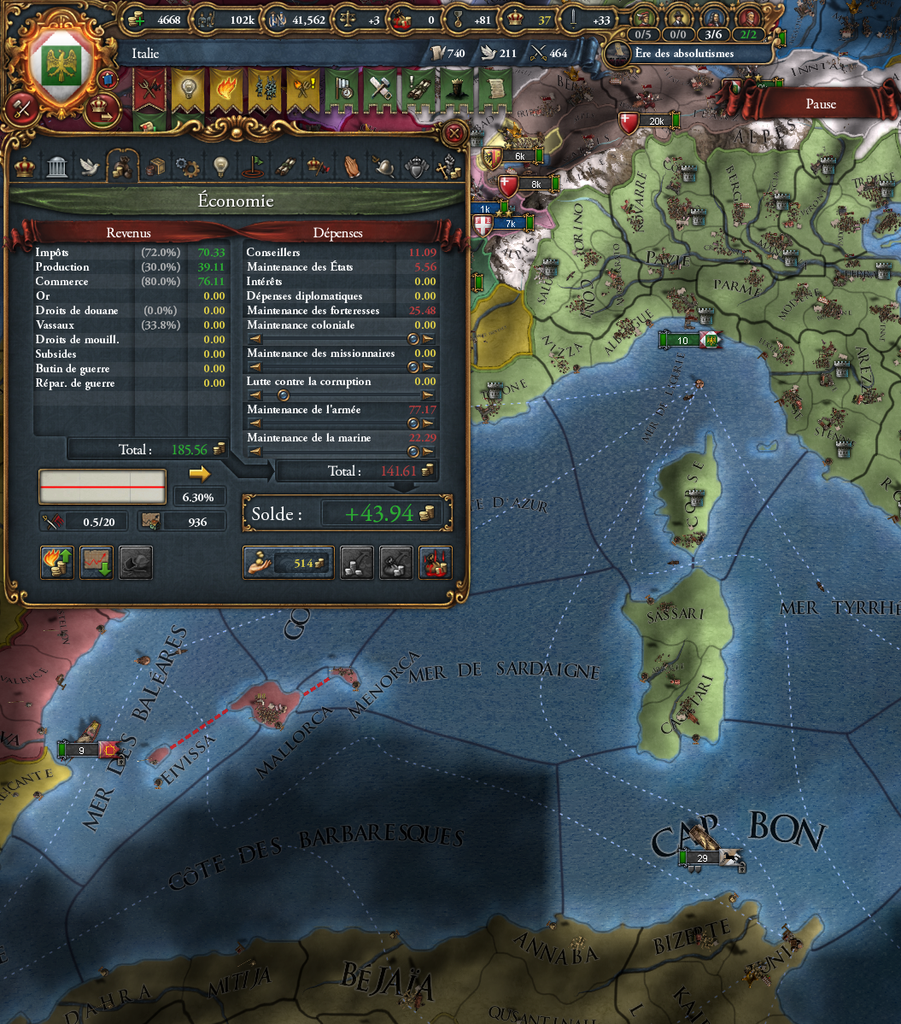Image resolution: width=901 pixels, height=1024 pixels.
Task: Open the Diplomacy tab with the dove icon
Action: (x=89, y=167)
